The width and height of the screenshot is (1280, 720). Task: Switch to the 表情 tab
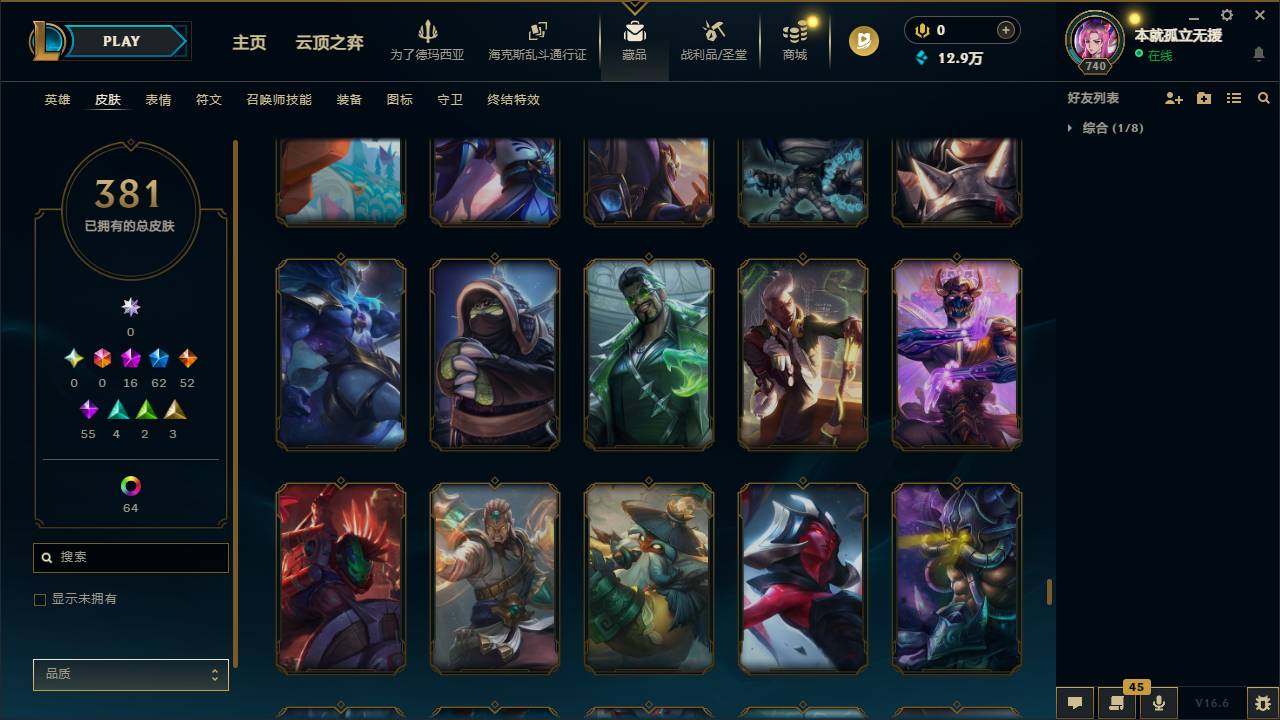tap(157, 100)
